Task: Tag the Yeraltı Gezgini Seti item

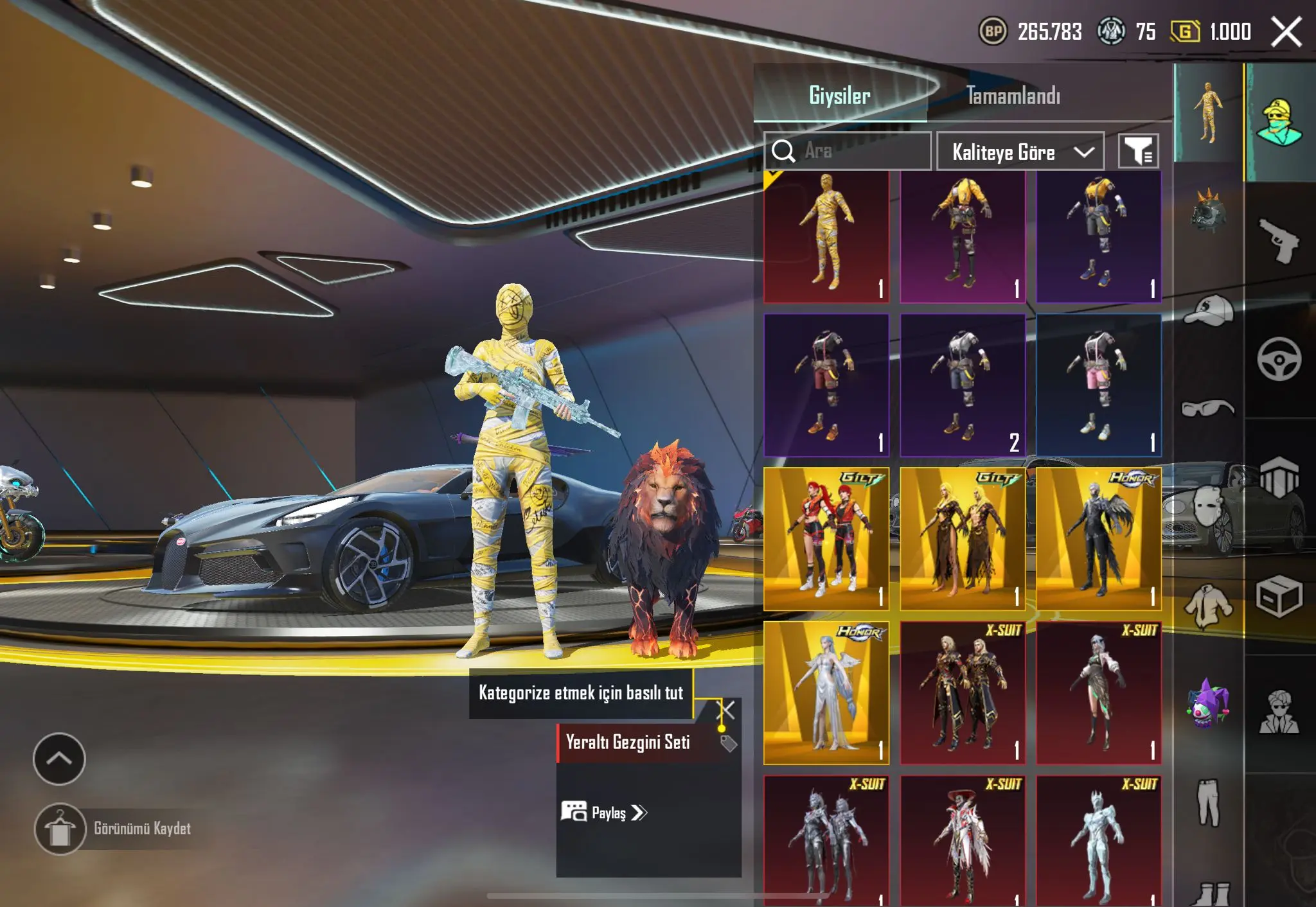Action: tap(728, 744)
